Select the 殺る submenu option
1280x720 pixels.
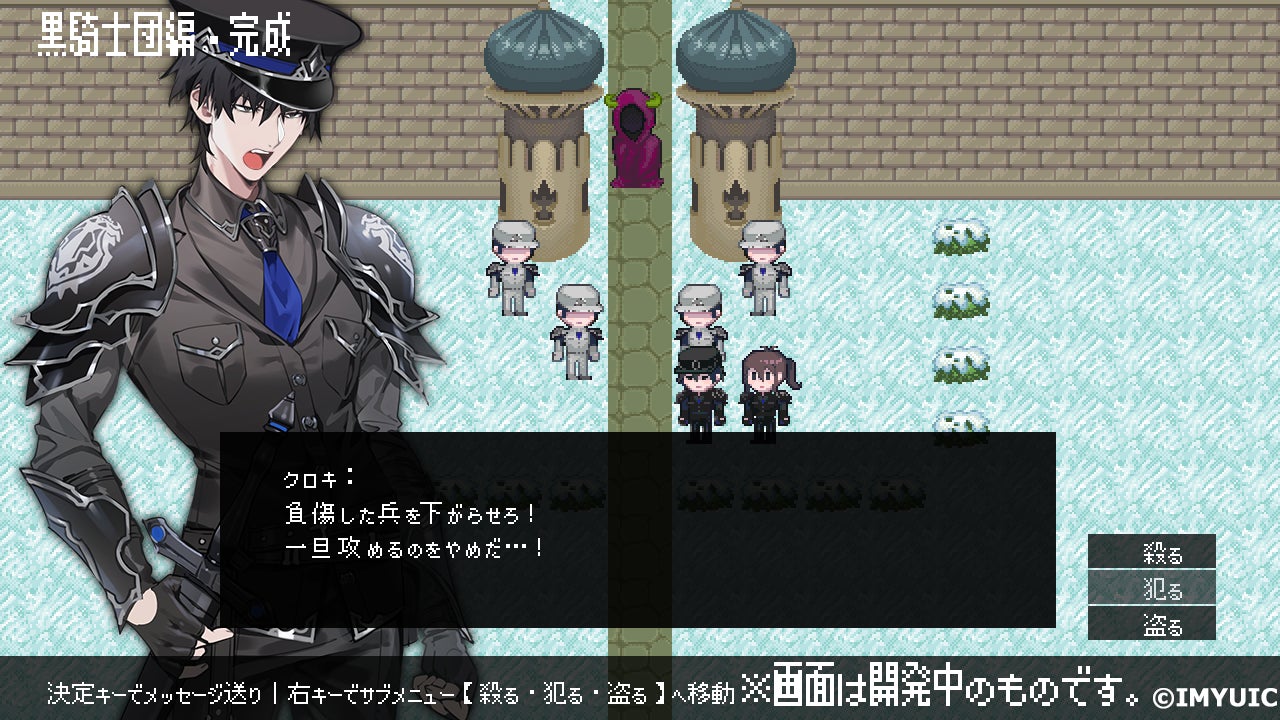pyautogui.click(x=1152, y=552)
